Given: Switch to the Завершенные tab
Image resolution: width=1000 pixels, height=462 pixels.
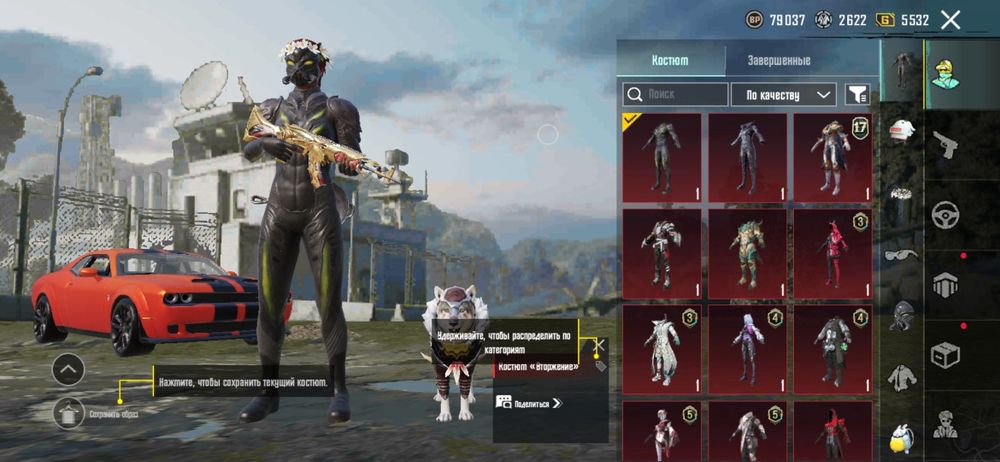Looking at the screenshot, I should (x=779, y=60).
